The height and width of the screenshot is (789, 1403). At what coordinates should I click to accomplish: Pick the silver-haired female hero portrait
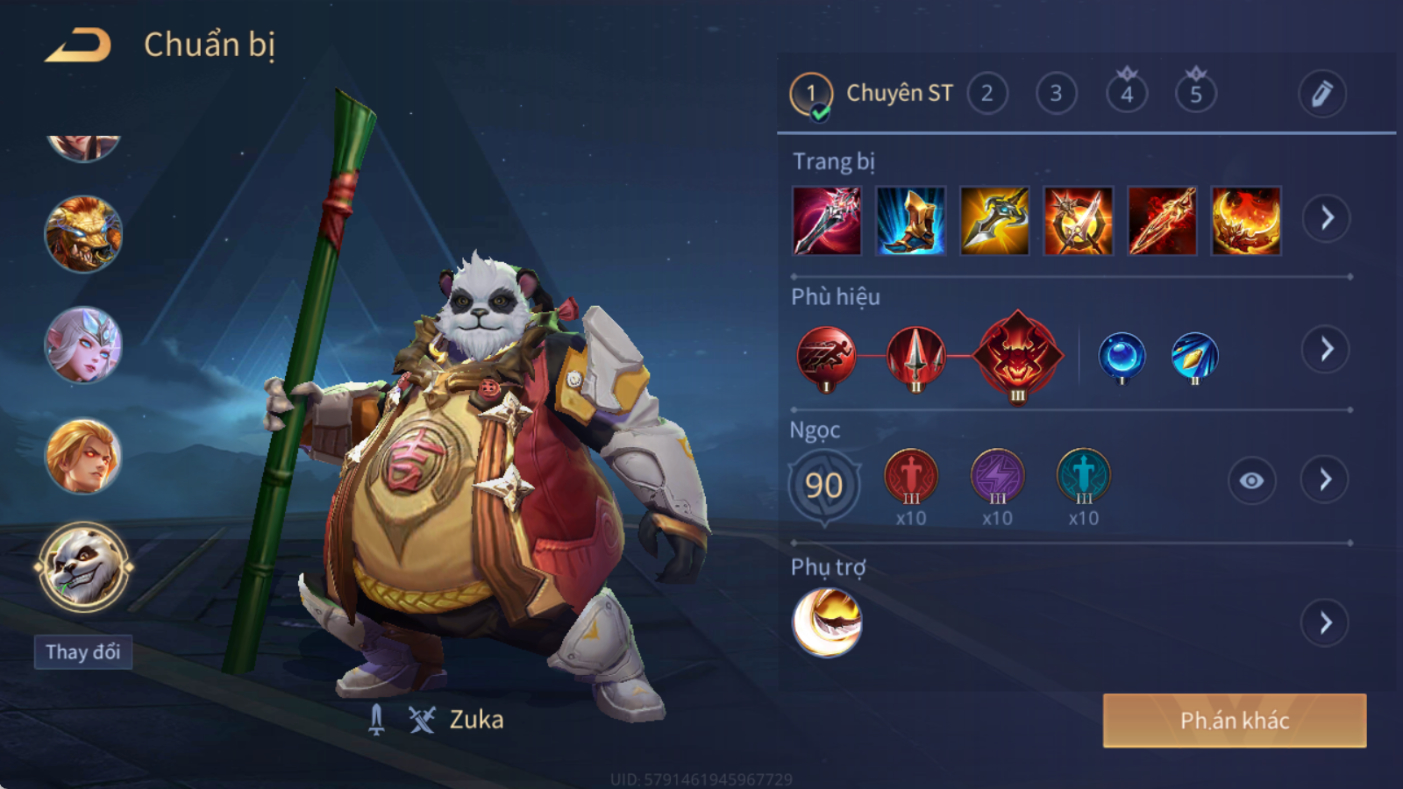point(83,345)
